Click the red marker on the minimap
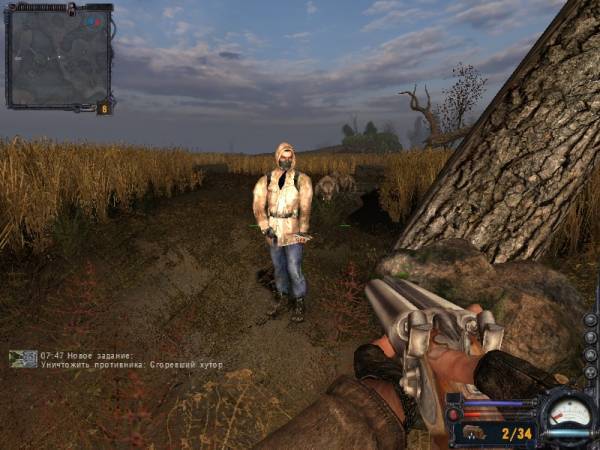This screenshot has width=600, height=450. pyautogui.click(x=95, y=20)
